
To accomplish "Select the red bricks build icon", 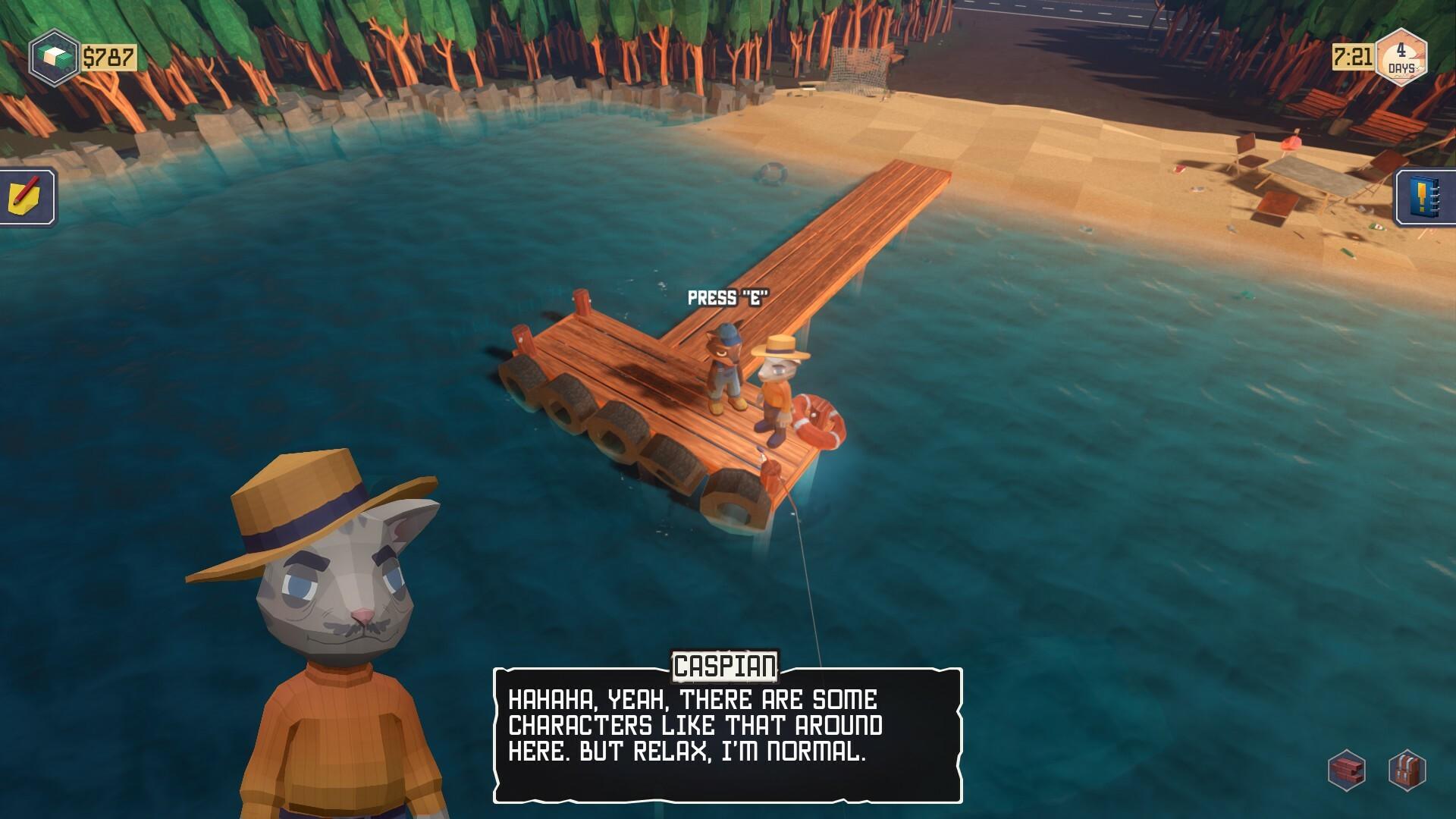I will 1347,770.
